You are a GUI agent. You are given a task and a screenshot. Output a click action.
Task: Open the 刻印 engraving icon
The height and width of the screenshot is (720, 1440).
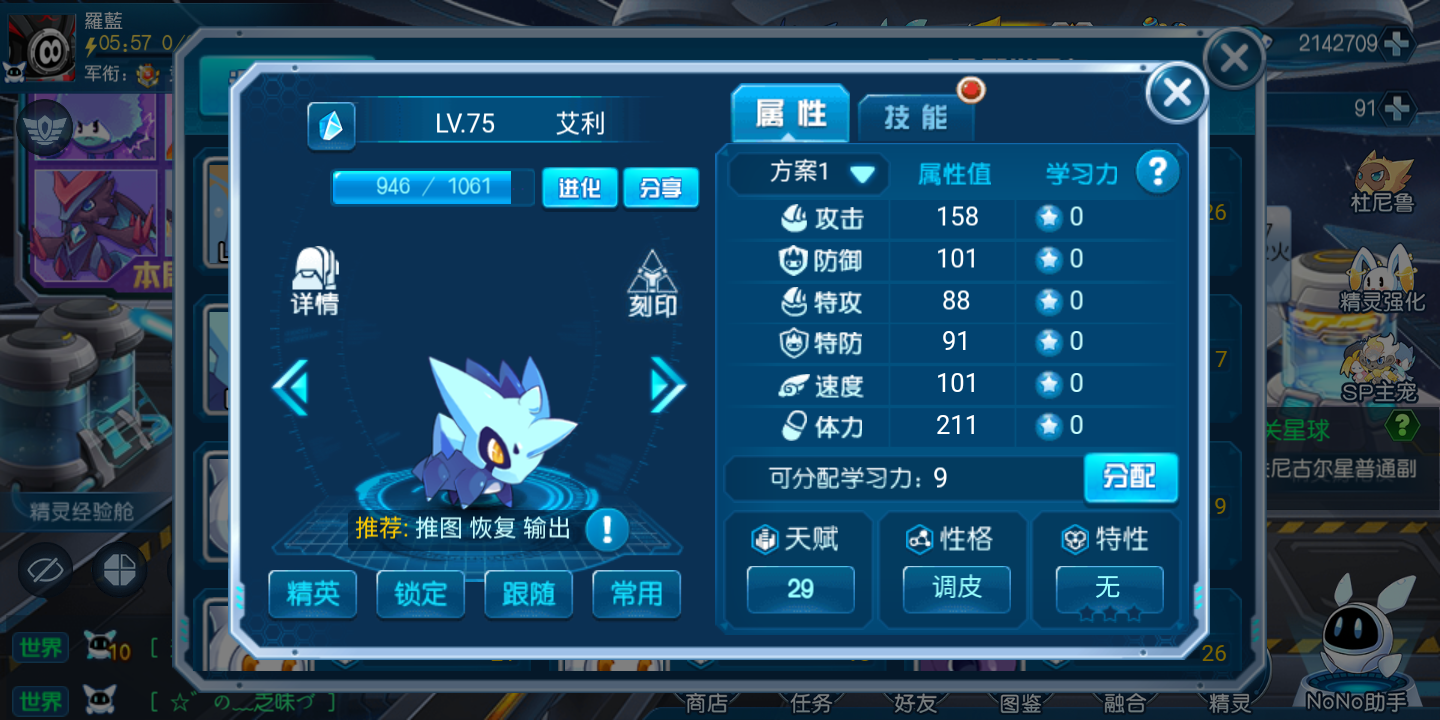click(652, 284)
